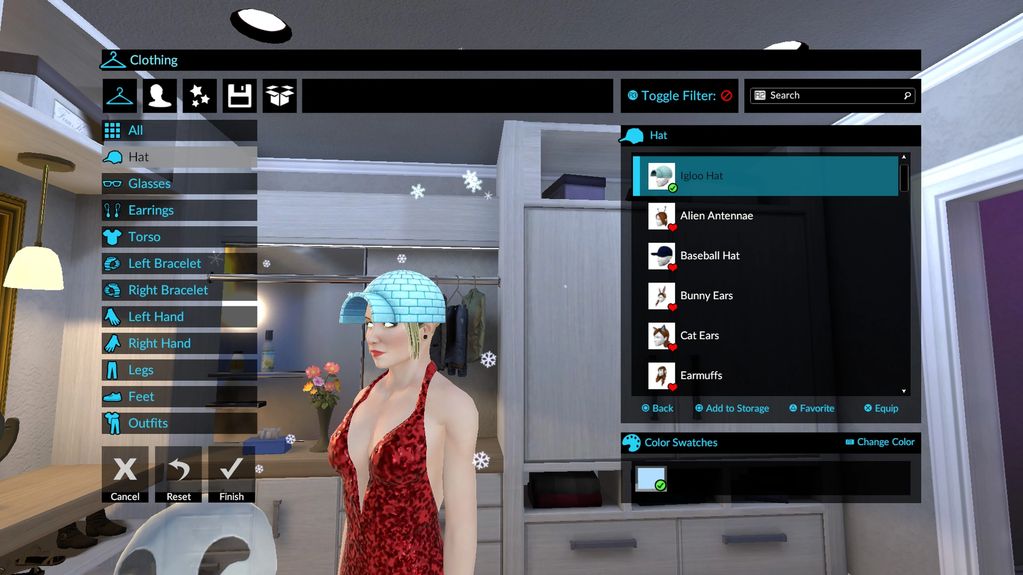
Task: Browse the Outfits category
Action: click(178, 423)
